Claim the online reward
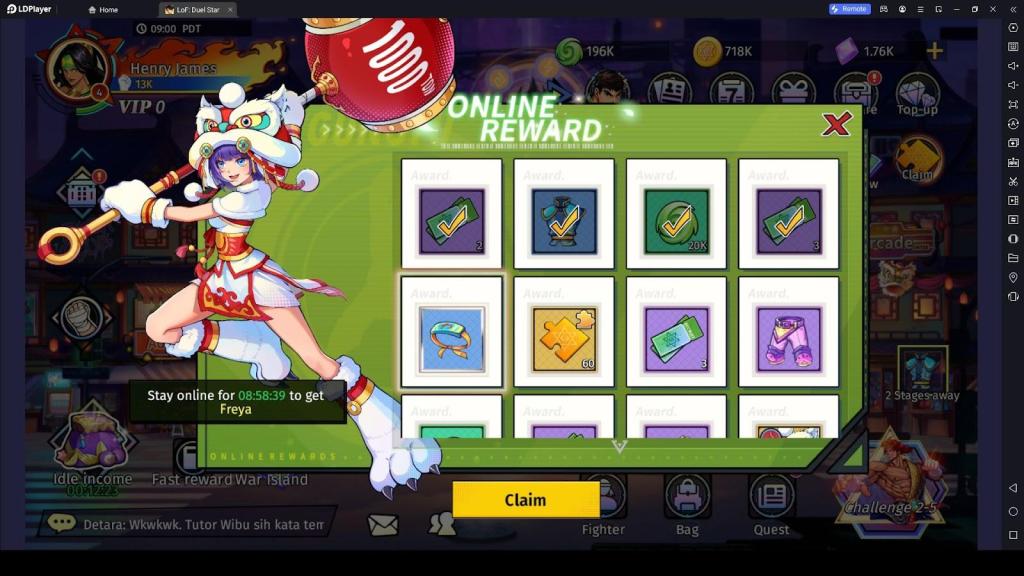Screen dimensions: 1024x576 pyautogui.click(x=525, y=500)
